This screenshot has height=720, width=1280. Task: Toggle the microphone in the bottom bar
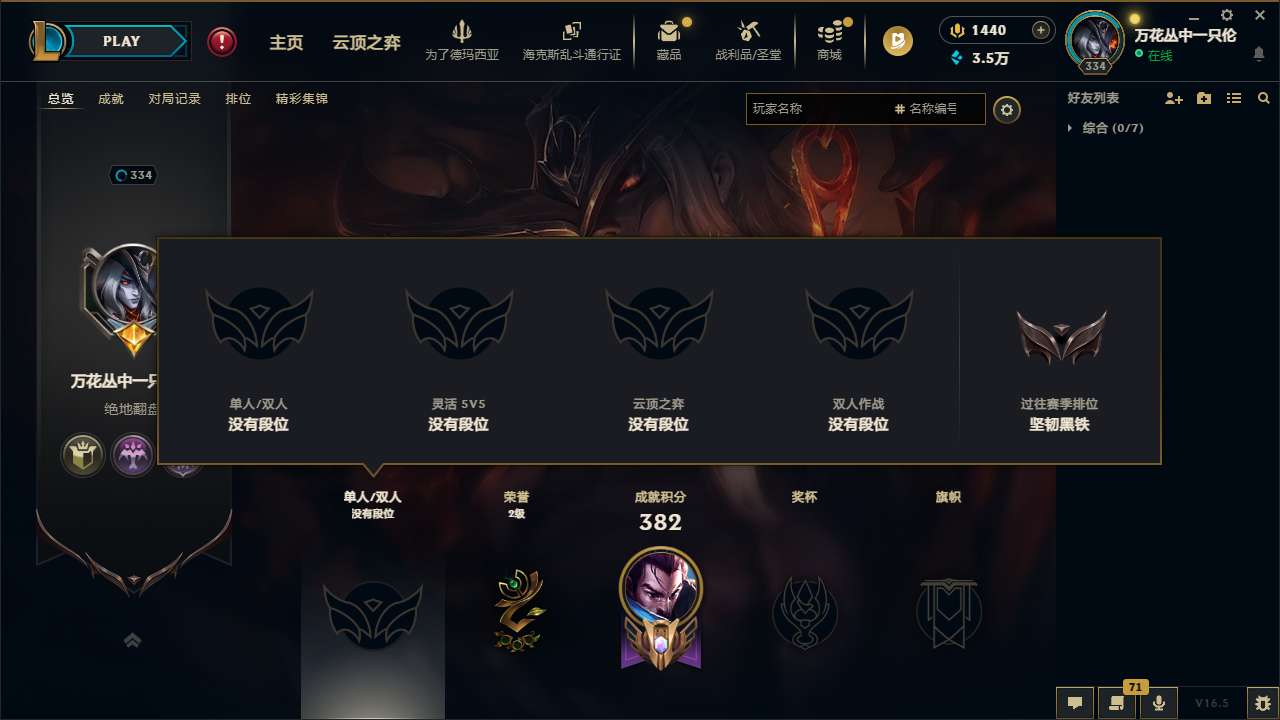pyautogui.click(x=1159, y=703)
